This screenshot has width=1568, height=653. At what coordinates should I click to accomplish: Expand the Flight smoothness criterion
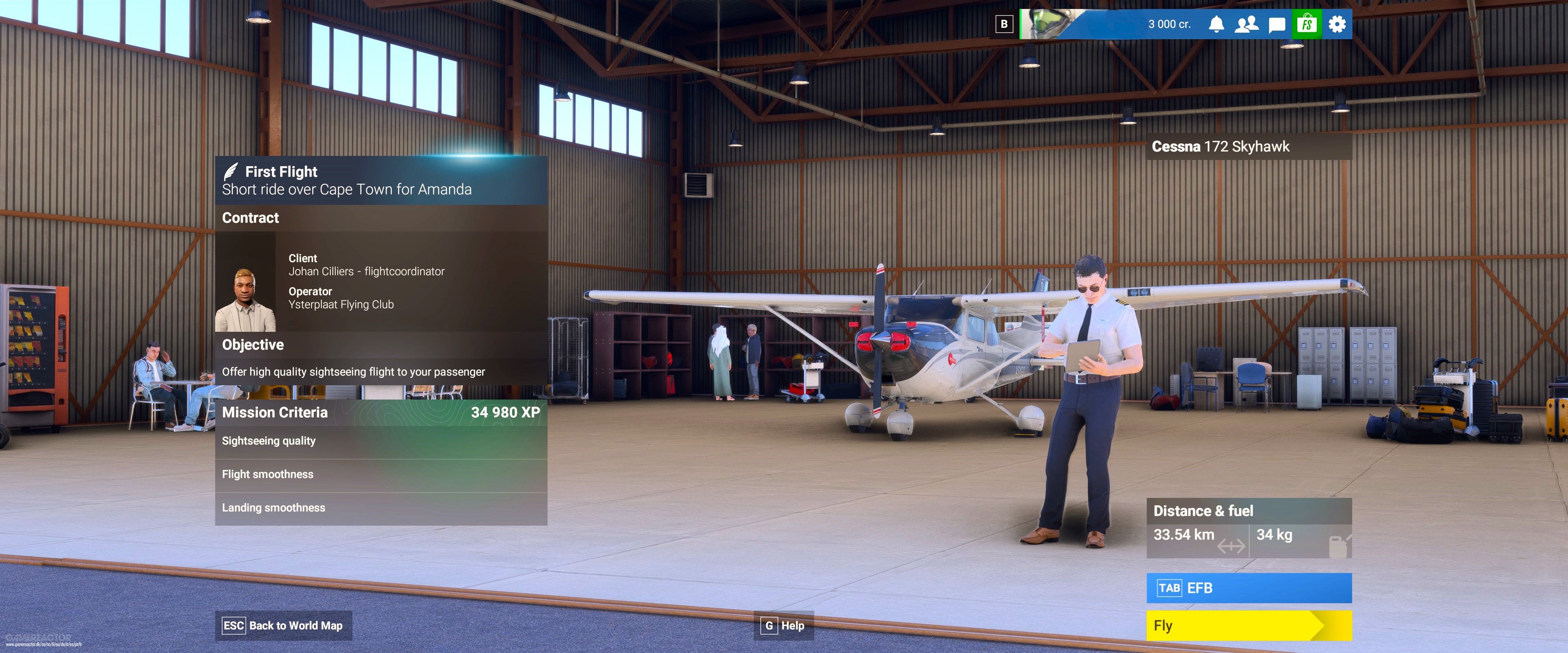(x=268, y=474)
